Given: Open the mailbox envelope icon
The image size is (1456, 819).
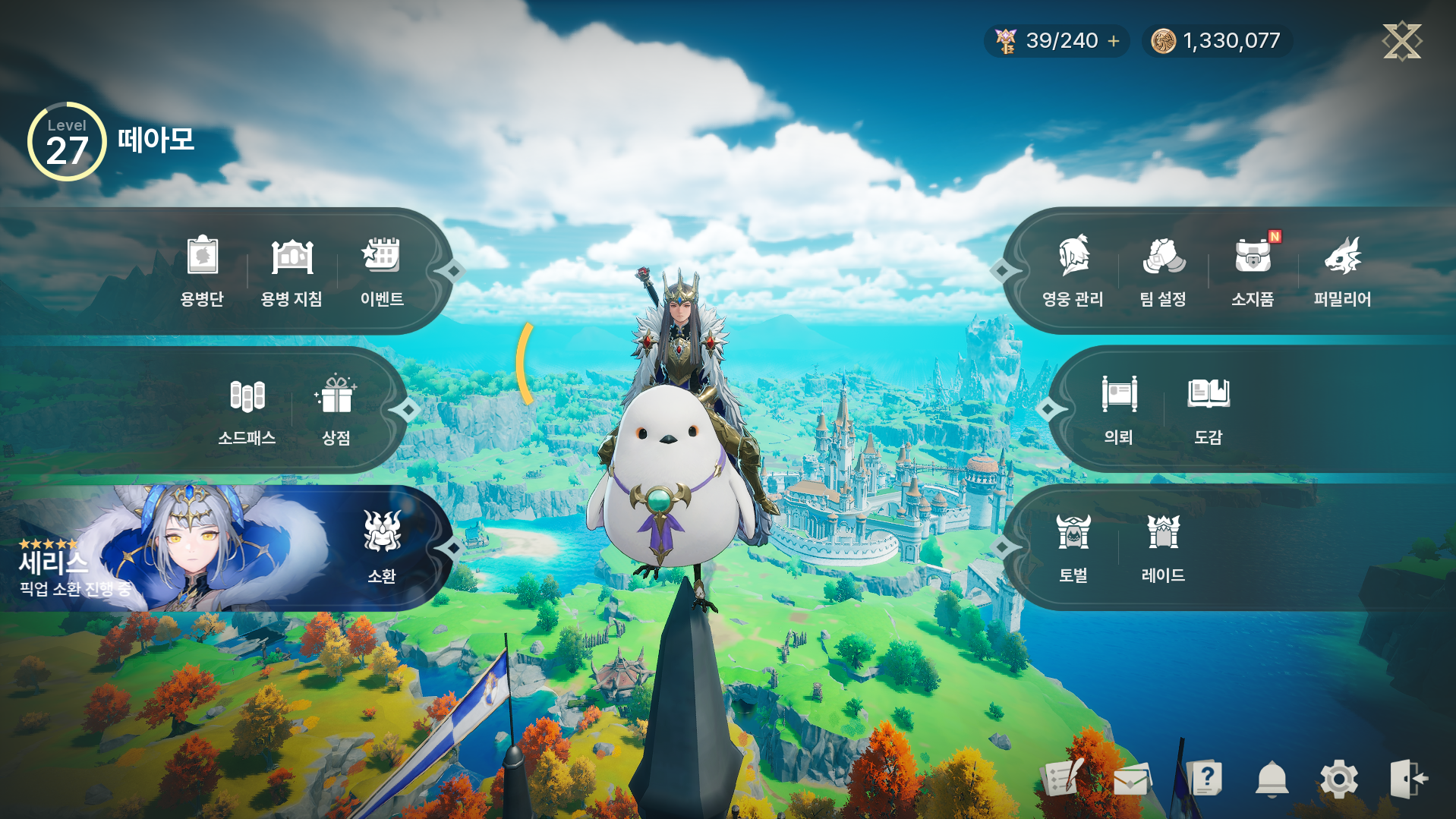Looking at the screenshot, I should click(x=1131, y=780).
